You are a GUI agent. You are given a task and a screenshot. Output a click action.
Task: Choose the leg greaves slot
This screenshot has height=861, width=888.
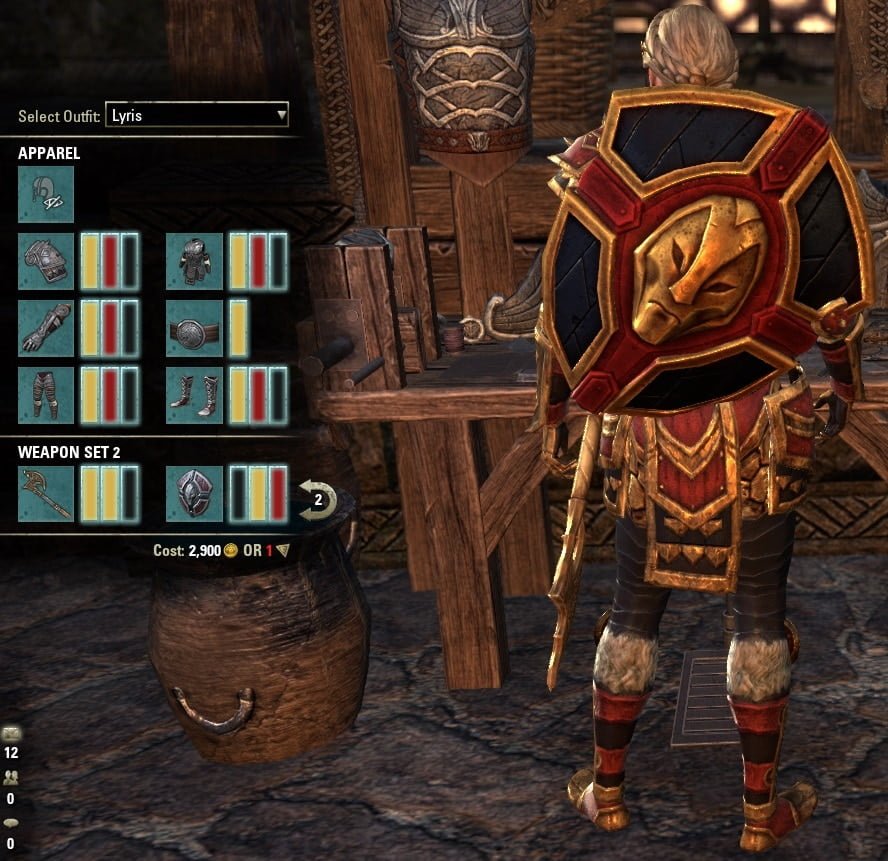click(46, 395)
